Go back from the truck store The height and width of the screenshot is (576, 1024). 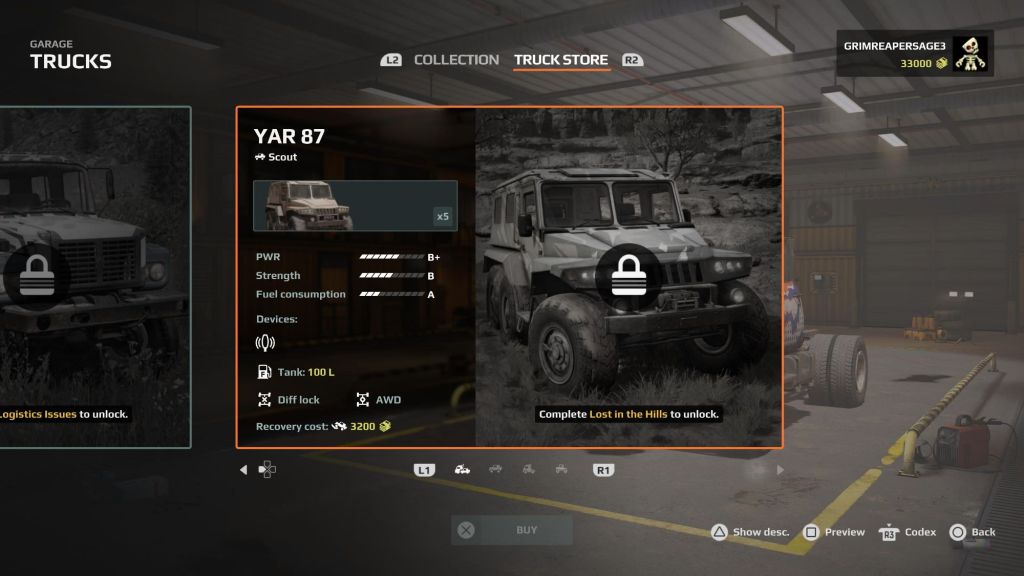pyautogui.click(x=973, y=532)
